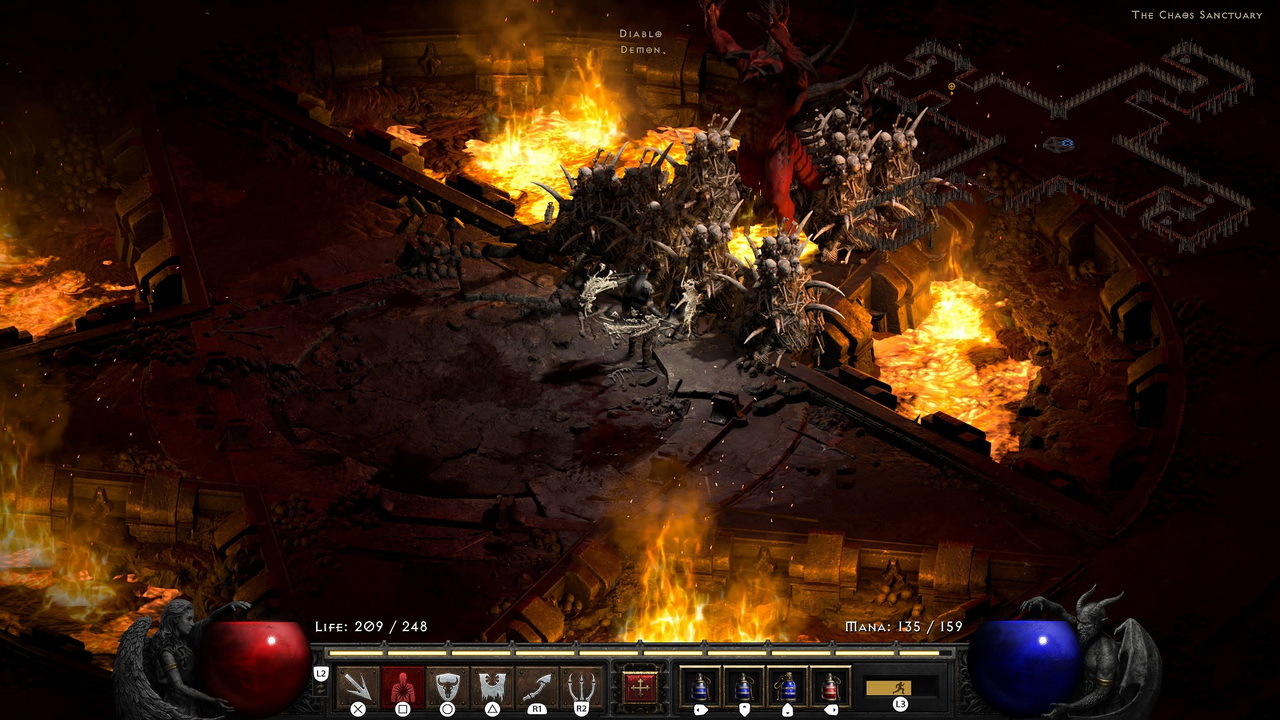
Task: Select the curved blade skill
Action: tap(537, 686)
